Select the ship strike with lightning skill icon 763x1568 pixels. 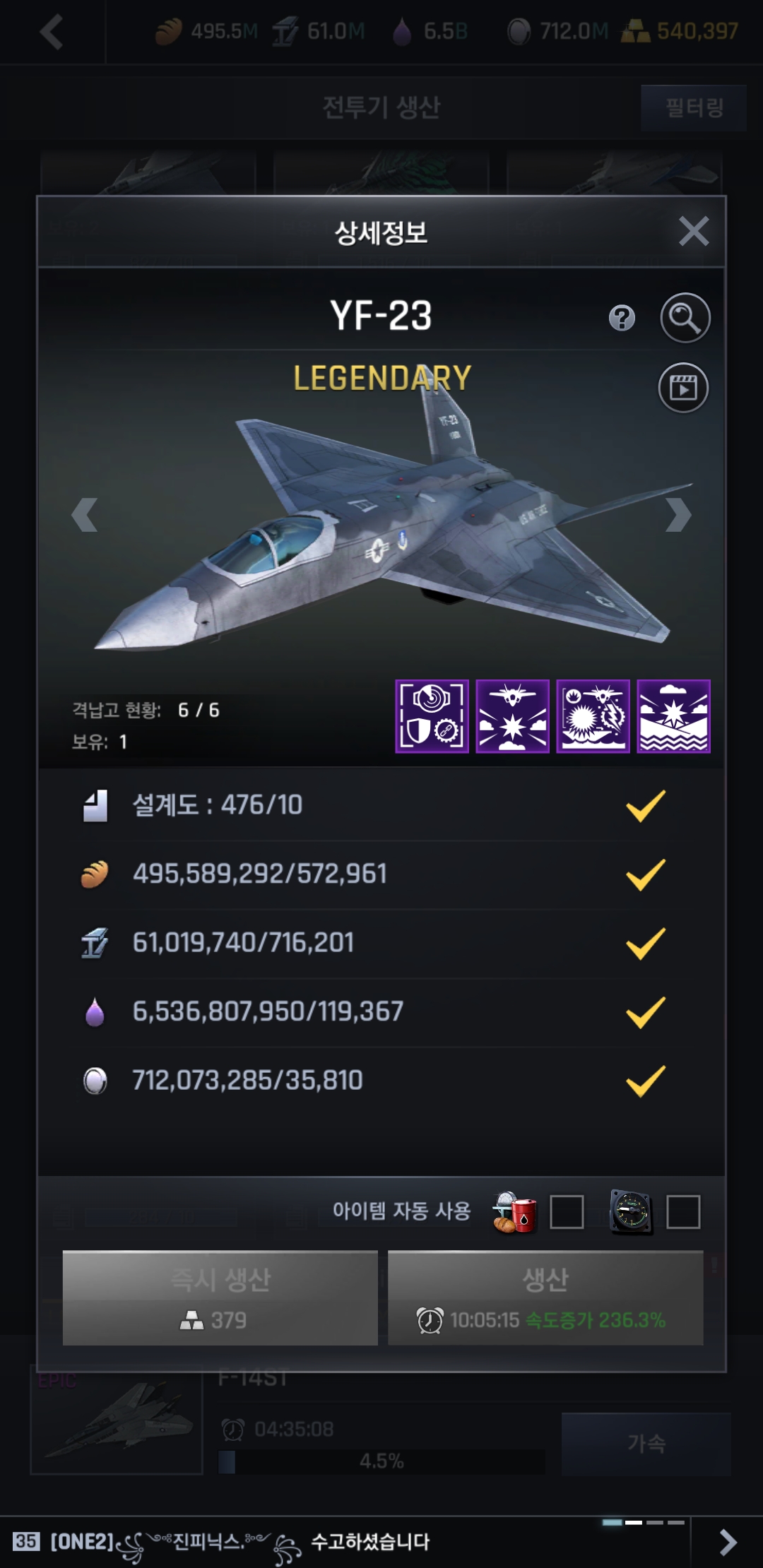[593, 716]
